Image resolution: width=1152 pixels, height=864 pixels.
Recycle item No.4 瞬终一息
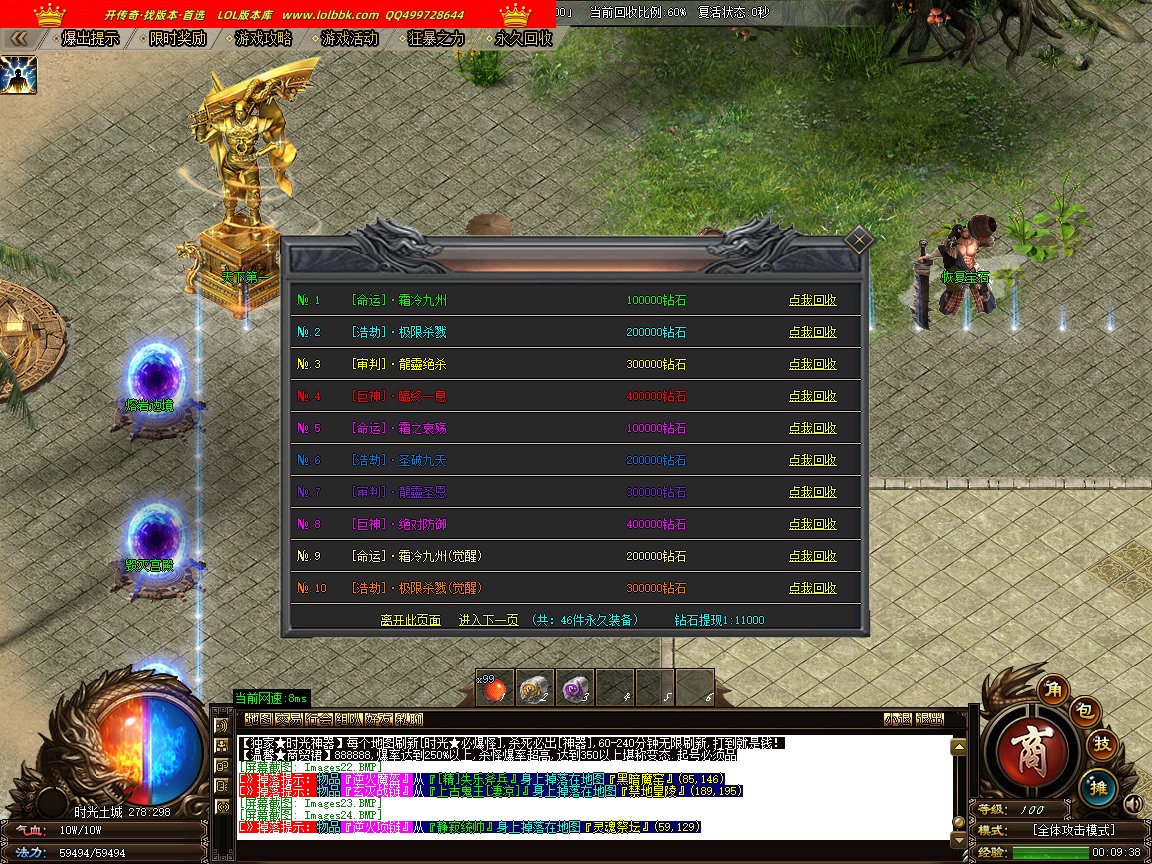tap(812, 396)
